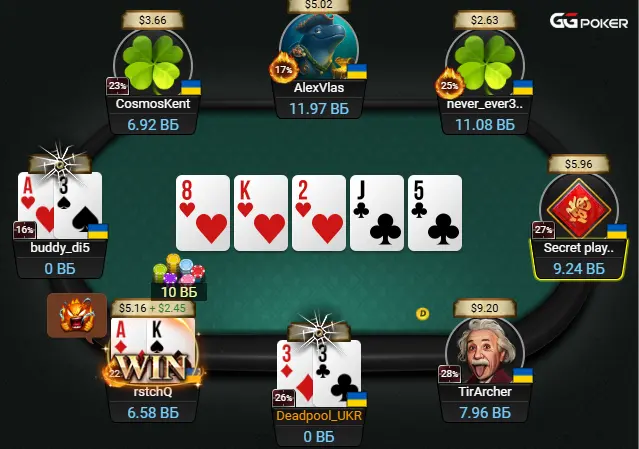Viewport: 639px width, 449px height.
Task: Click the 8 of hearts board card
Action: pos(203,213)
